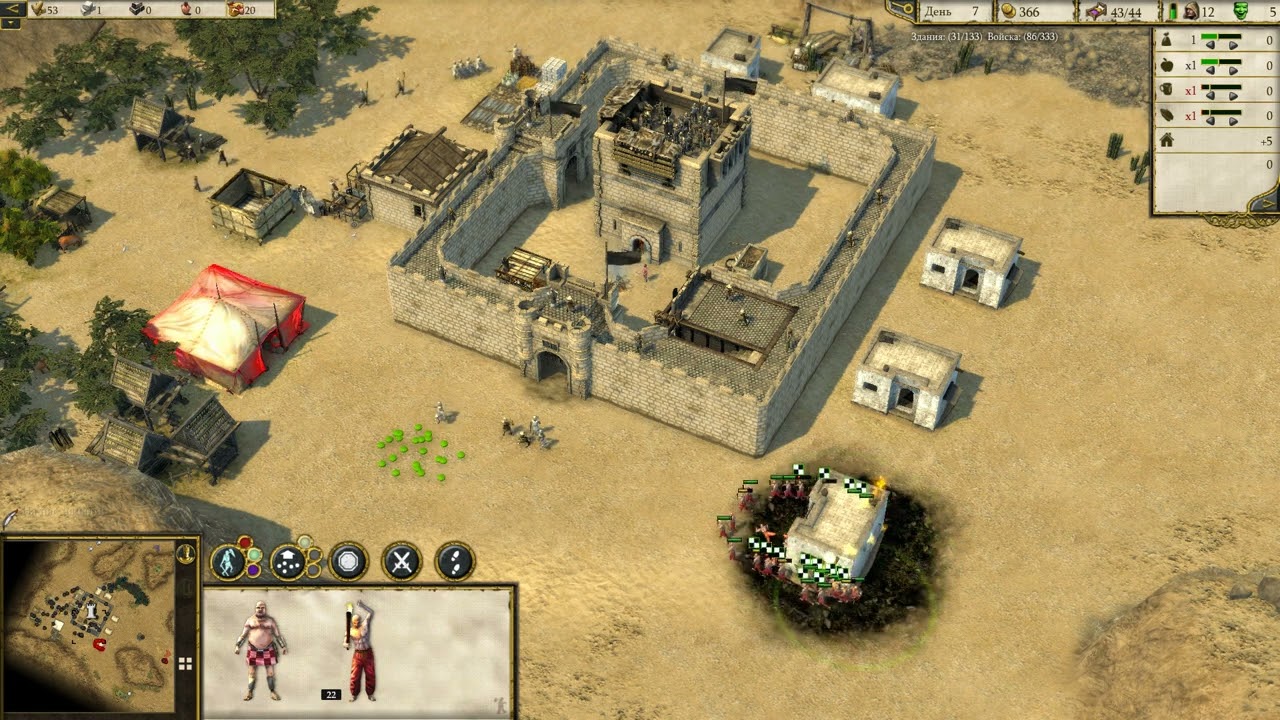Viewport: 1280px width, 720px height.
Task: Select the torch-bearing slave unit portrait
Action: pyautogui.click(x=360, y=648)
